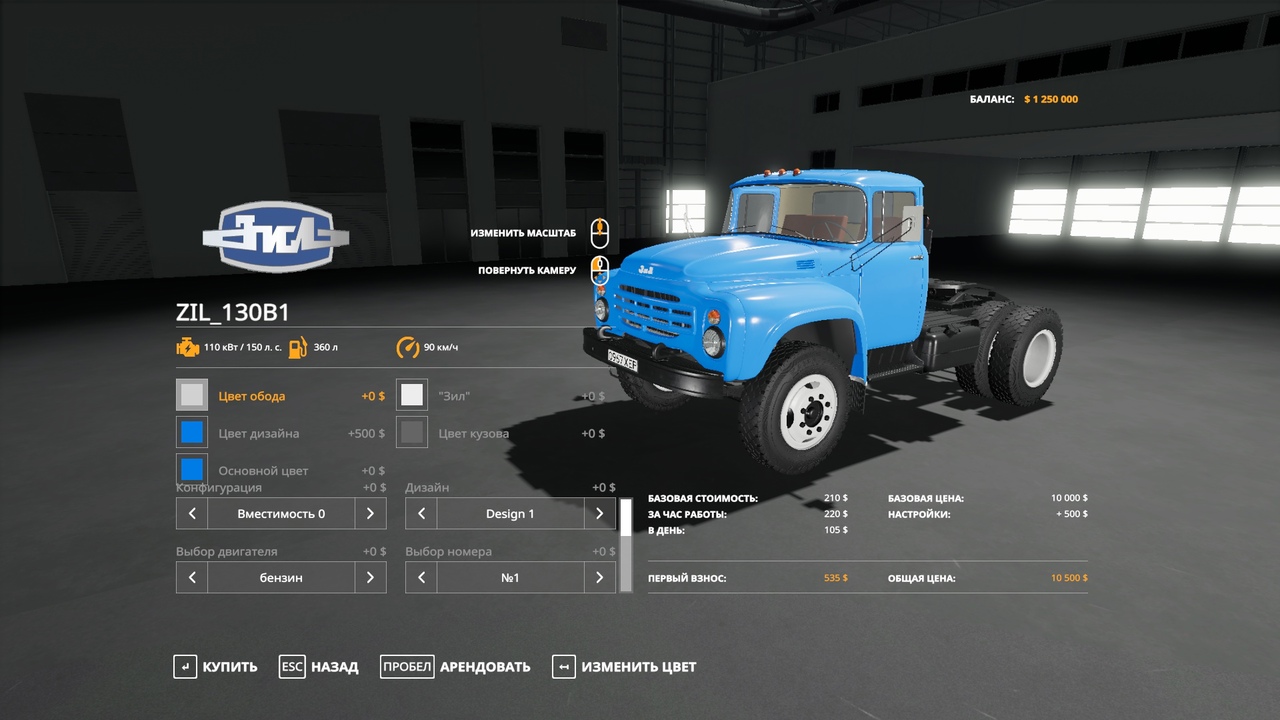Select the "Зил" white color swatch
Screen dimensions: 1280x720
412,395
